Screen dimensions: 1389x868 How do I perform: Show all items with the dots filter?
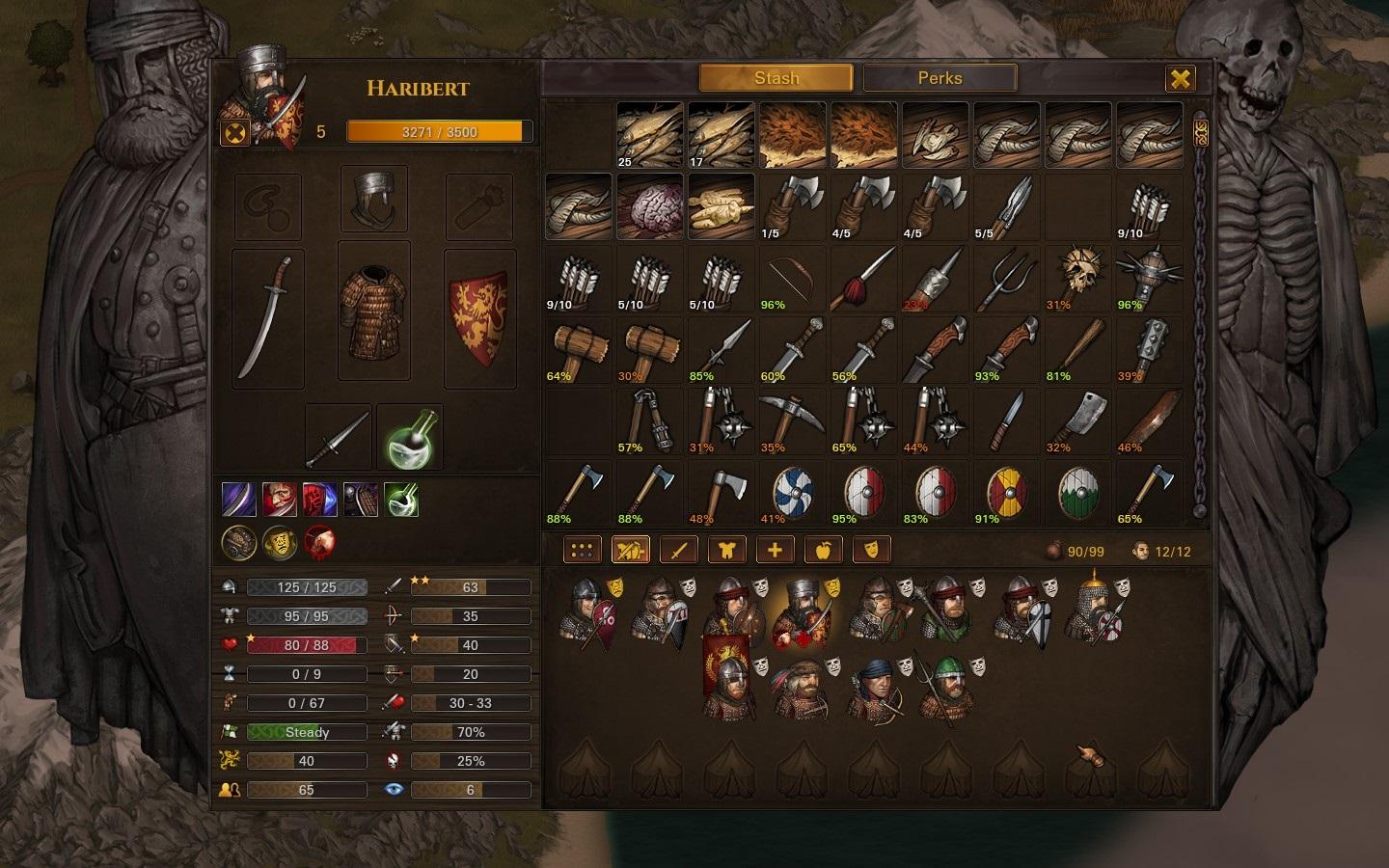(582, 551)
